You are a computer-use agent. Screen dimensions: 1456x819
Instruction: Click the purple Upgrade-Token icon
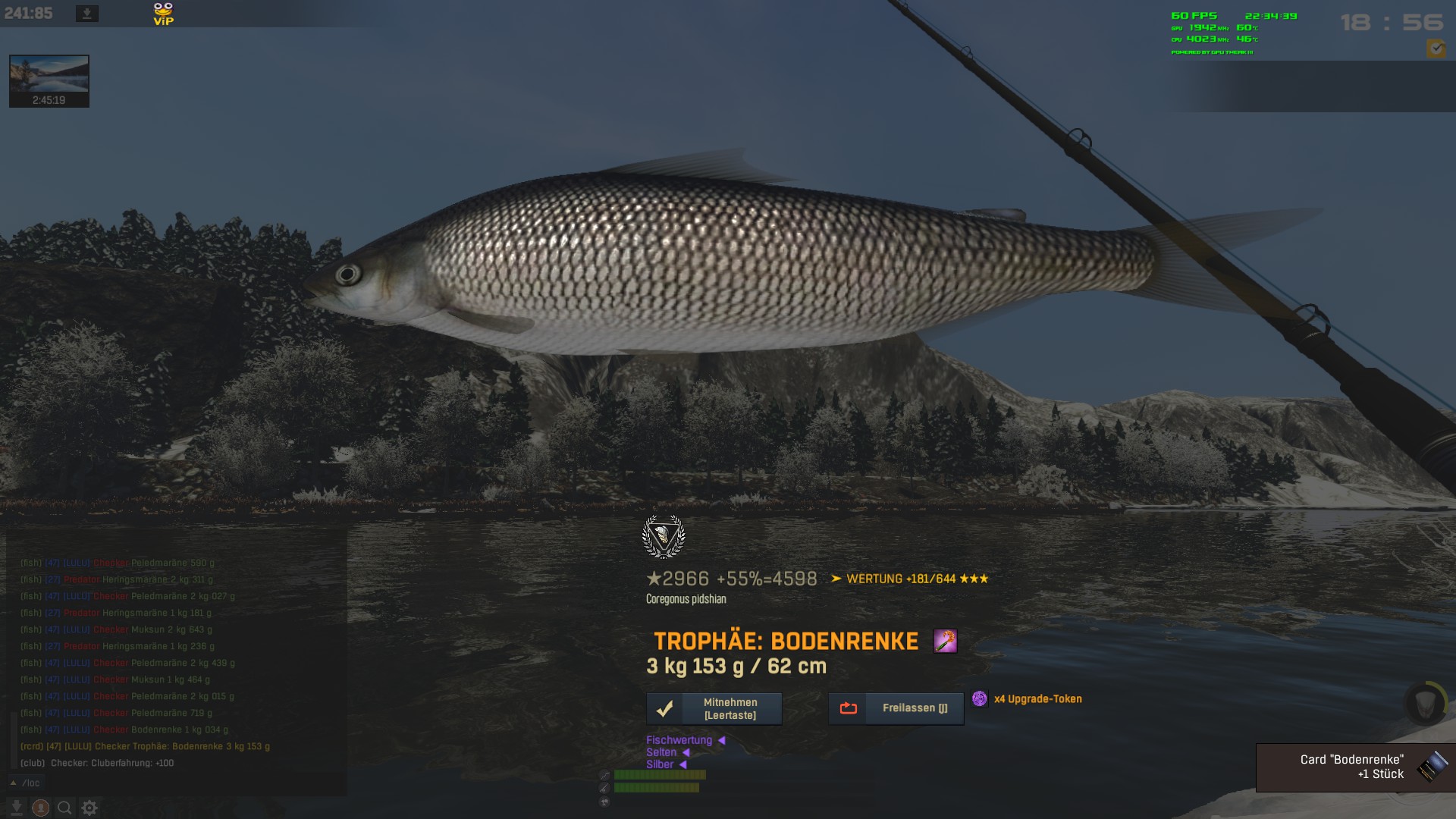[980, 698]
